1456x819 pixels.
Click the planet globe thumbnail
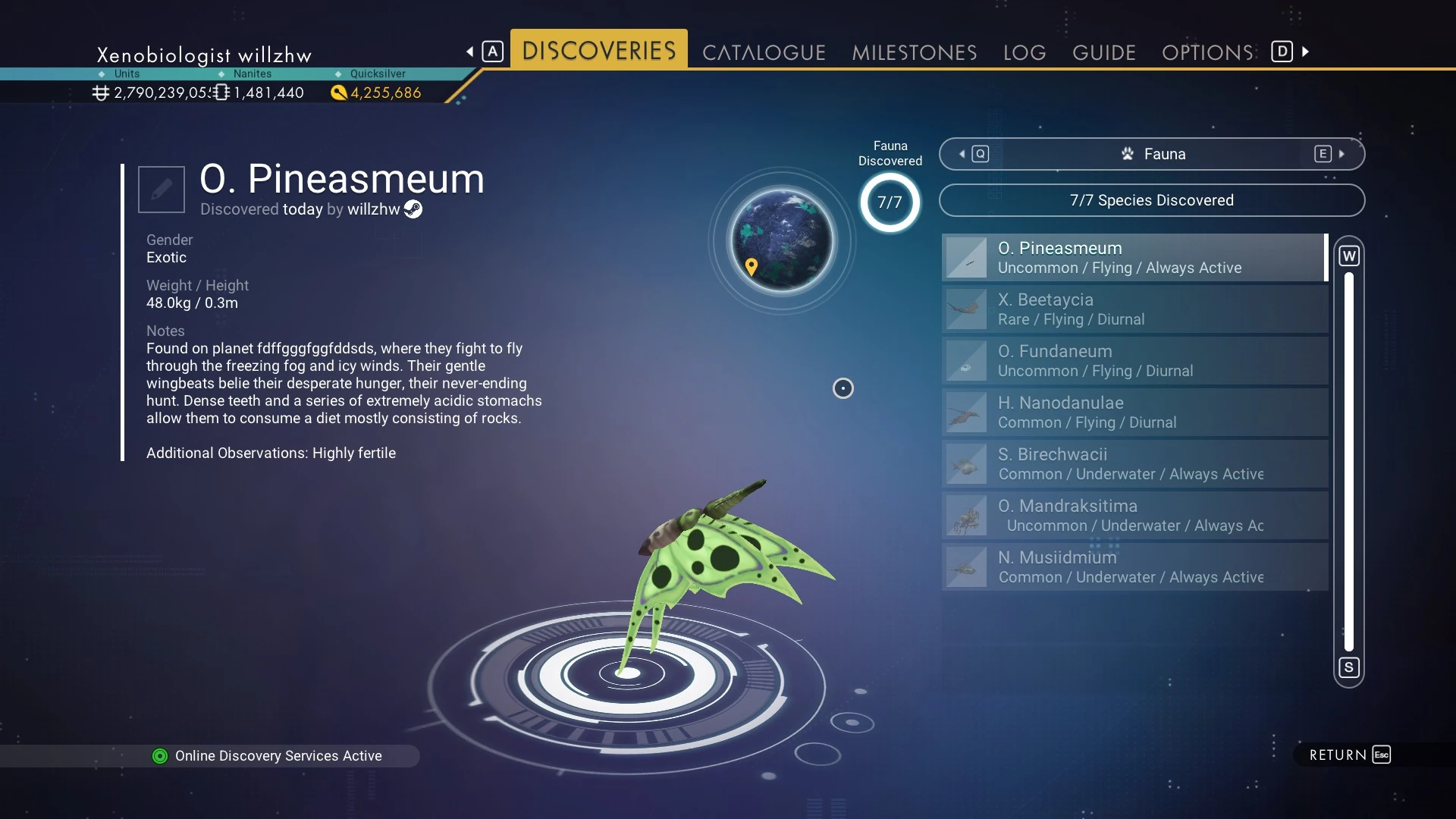point(782,240)
